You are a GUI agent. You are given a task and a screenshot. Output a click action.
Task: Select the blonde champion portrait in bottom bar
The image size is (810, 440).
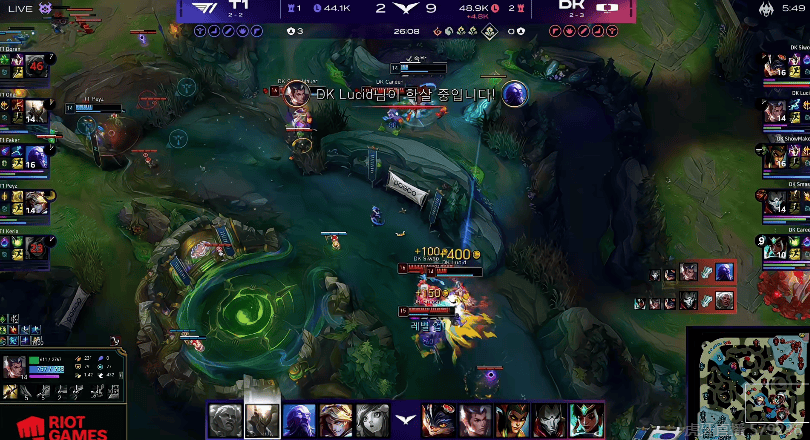pos(336,421)
